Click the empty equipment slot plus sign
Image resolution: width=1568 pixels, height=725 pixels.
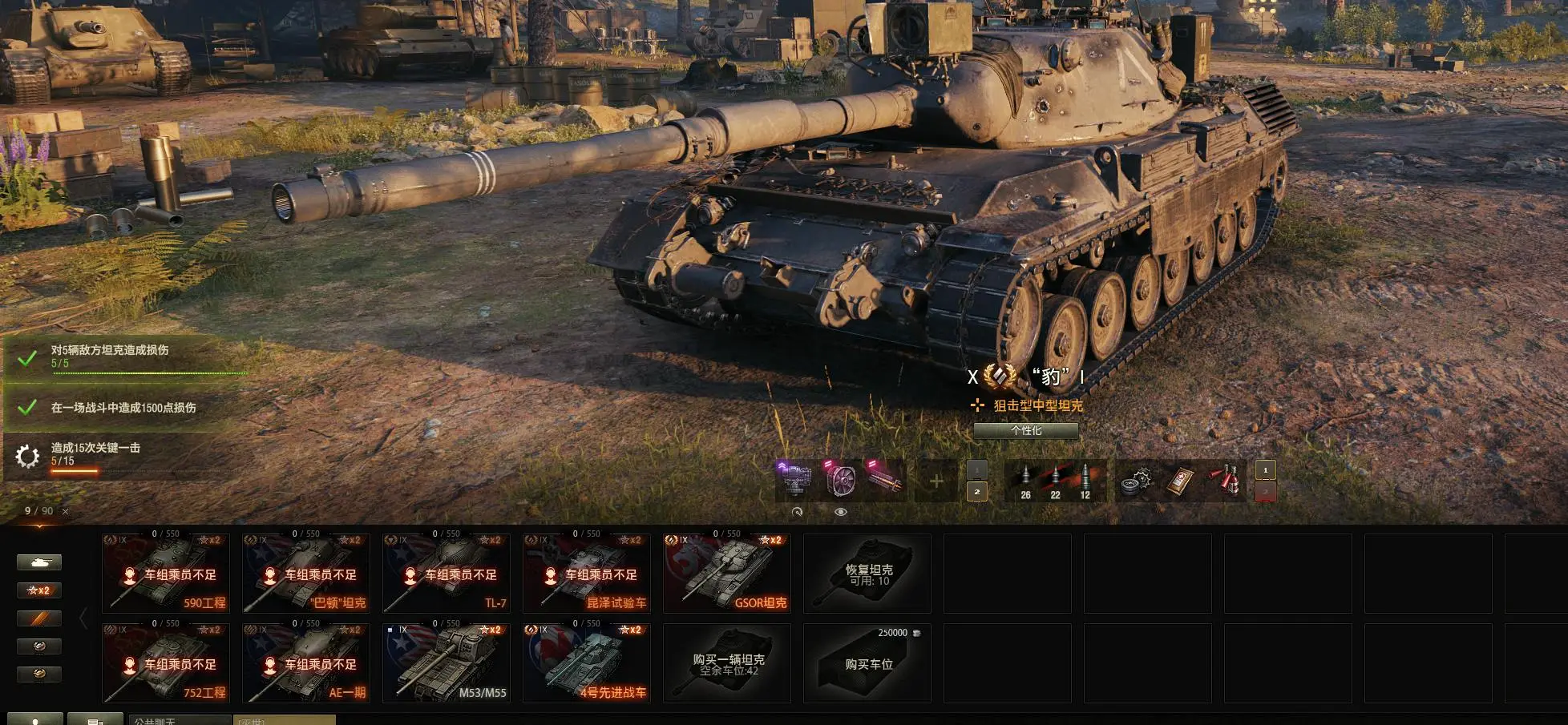(x=936, y=481)
